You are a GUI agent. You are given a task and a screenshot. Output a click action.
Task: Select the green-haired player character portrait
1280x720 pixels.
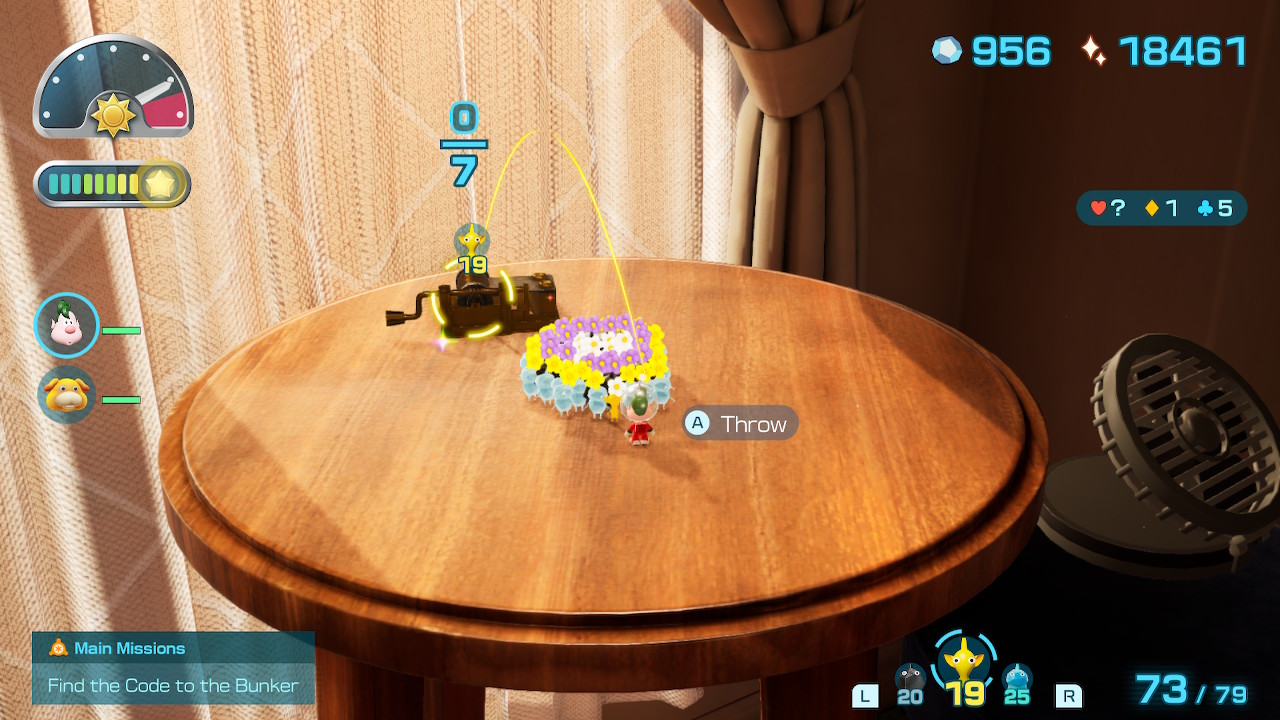point(67,326)
